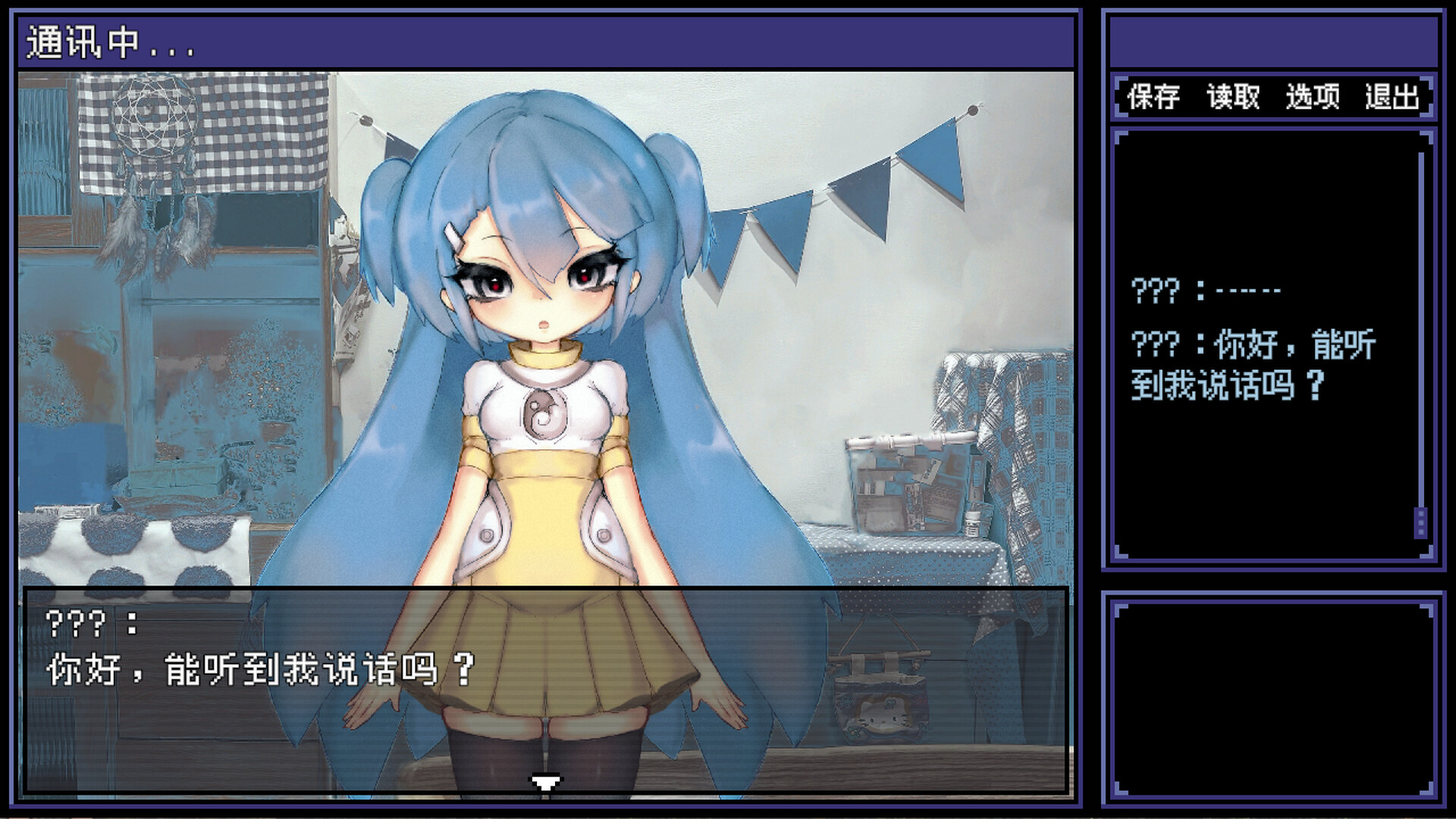Click the menu bar frame brackets
Viewport: 1456px width, 819px height.
pyautogui.click(x=1119, y=96)
